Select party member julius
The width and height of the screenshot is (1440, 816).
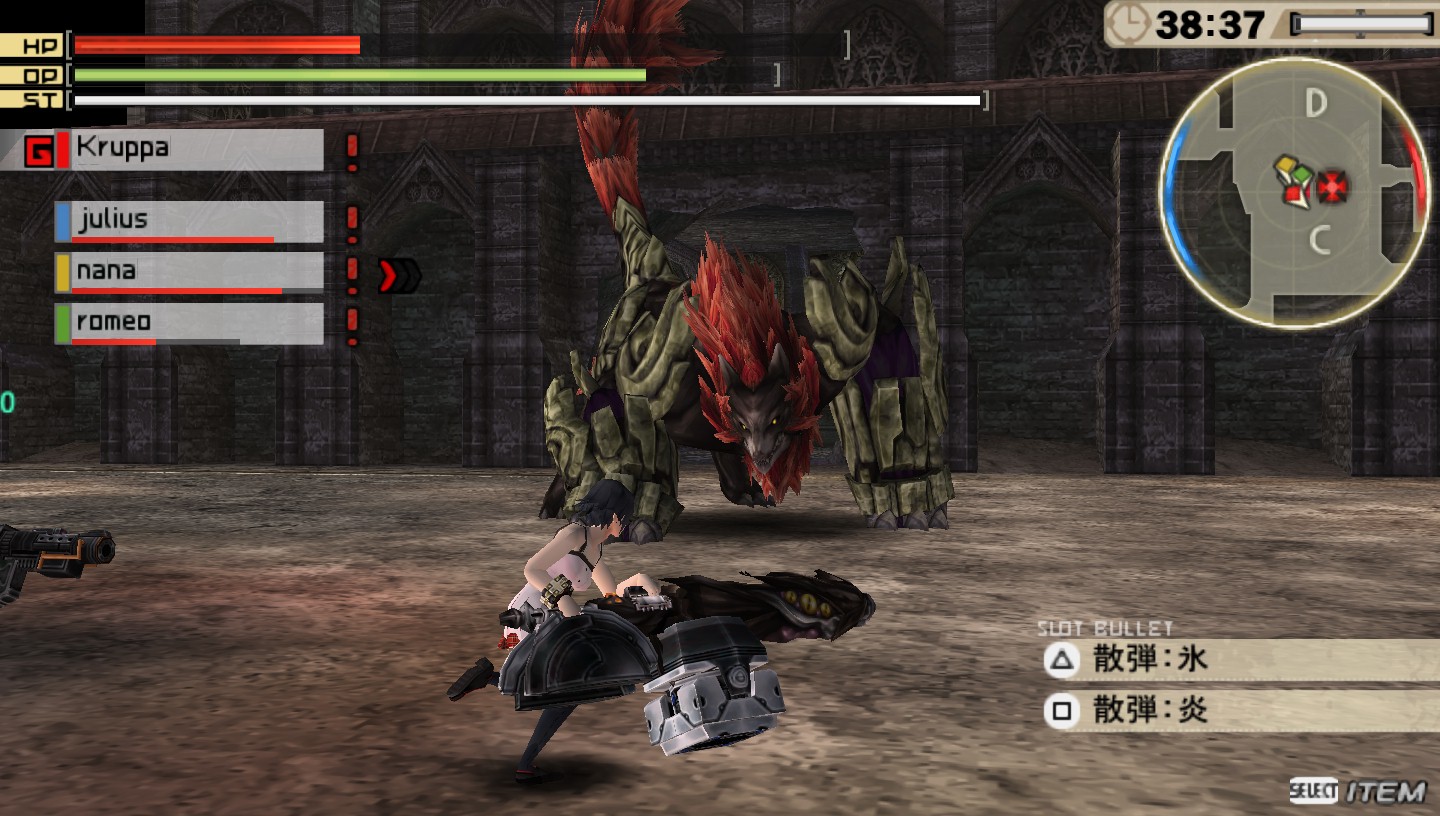(x=190, y=221)
